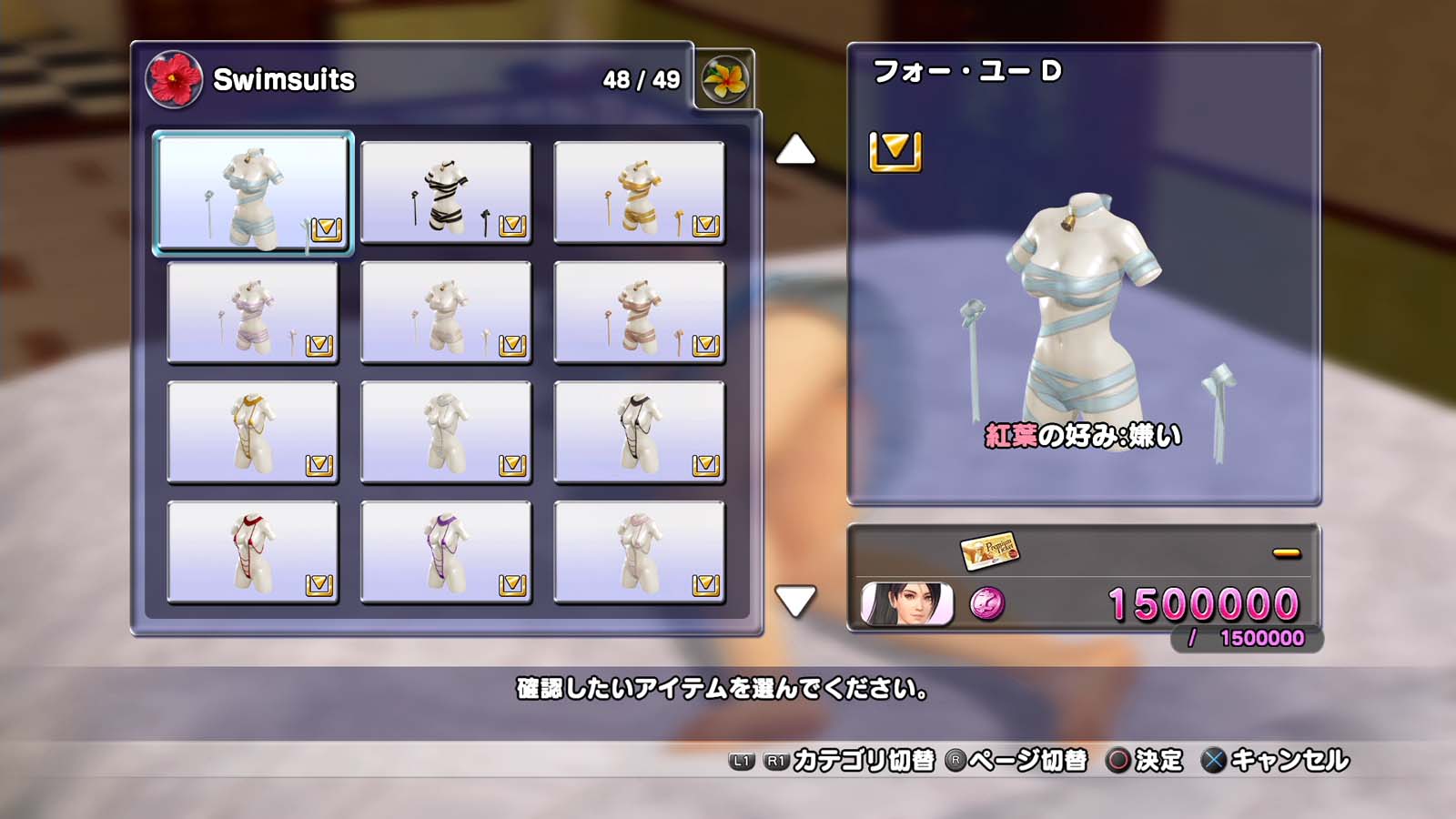This screenshot has width=1456, height=819.
Task: Select the light blue ribbon swimsuit tile
Action: pos(253,193)
